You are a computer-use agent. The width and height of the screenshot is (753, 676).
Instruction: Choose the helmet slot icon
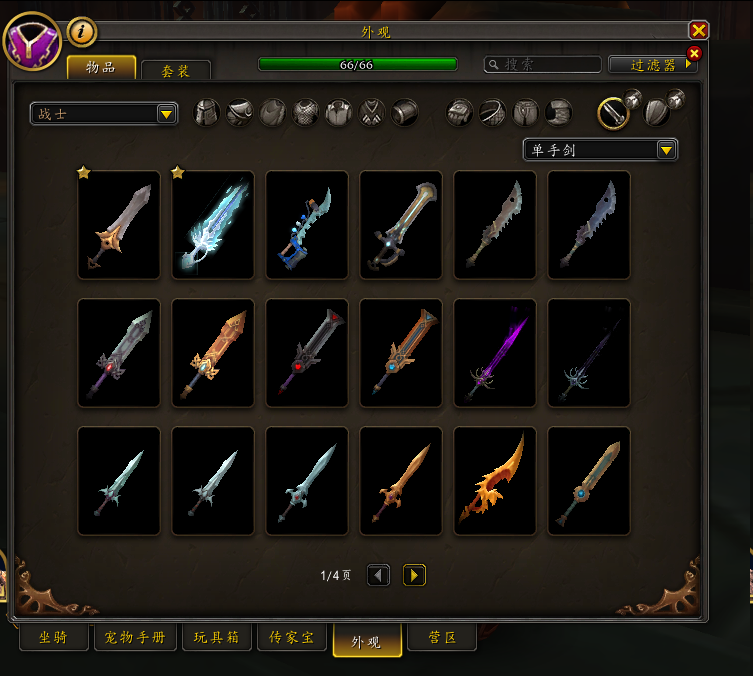pos(206,112)
